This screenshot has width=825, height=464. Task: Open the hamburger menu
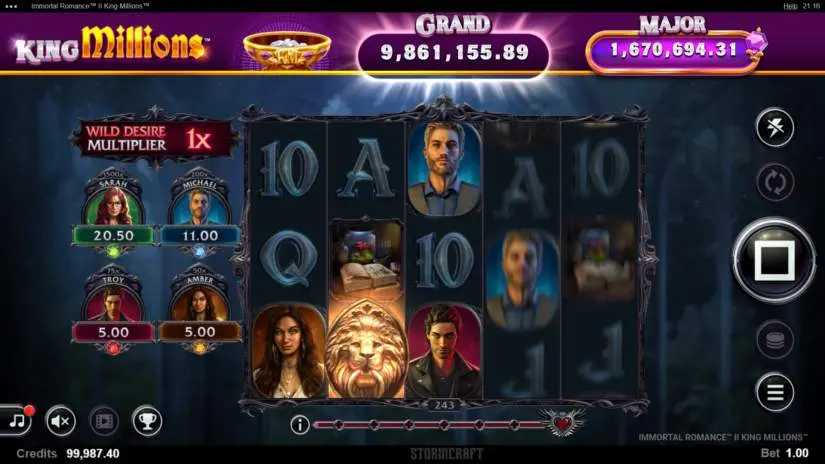(x=774, y=392)
